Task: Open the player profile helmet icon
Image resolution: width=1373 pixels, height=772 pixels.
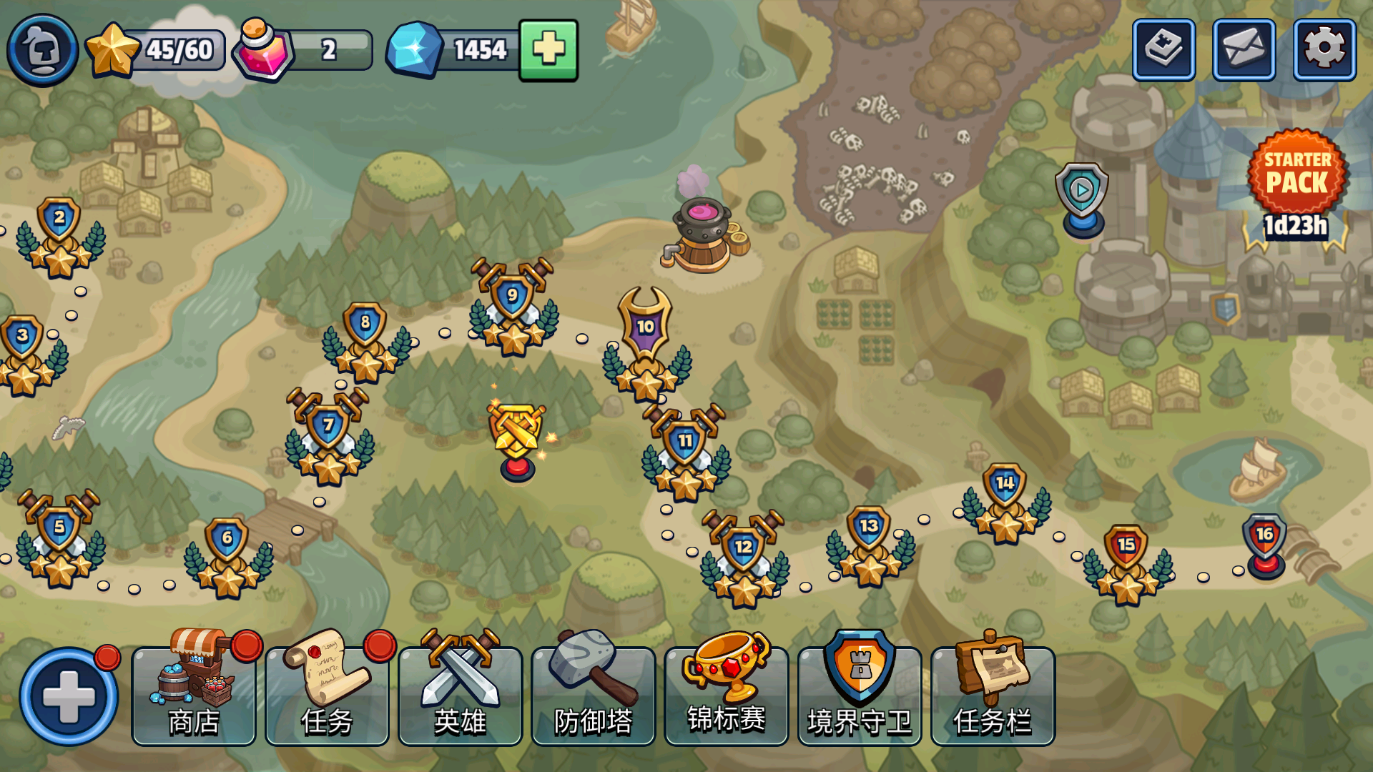Action: [x=42, y=49]
